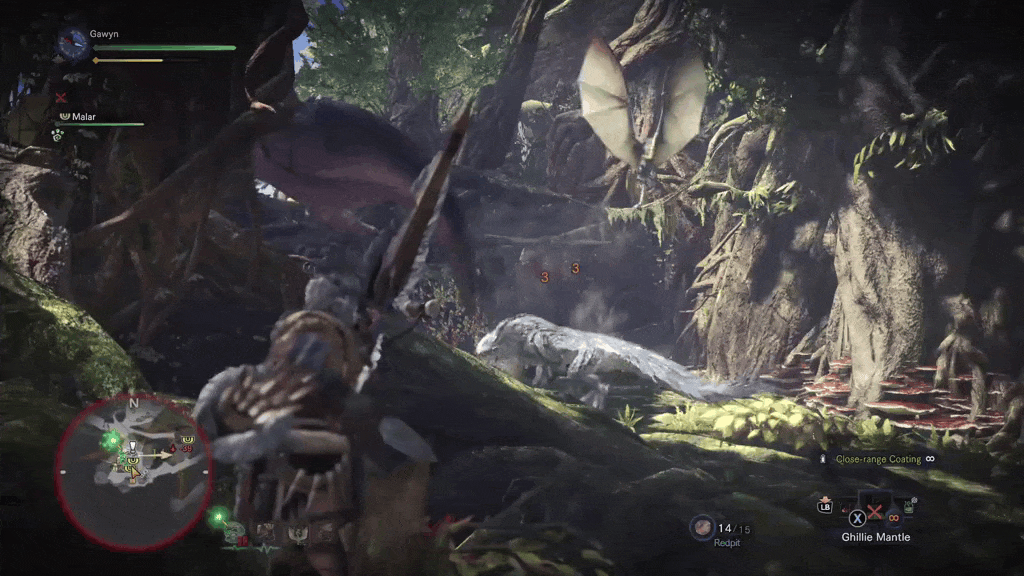
Task: Open the circular minimap
Action: click(133, 470)
